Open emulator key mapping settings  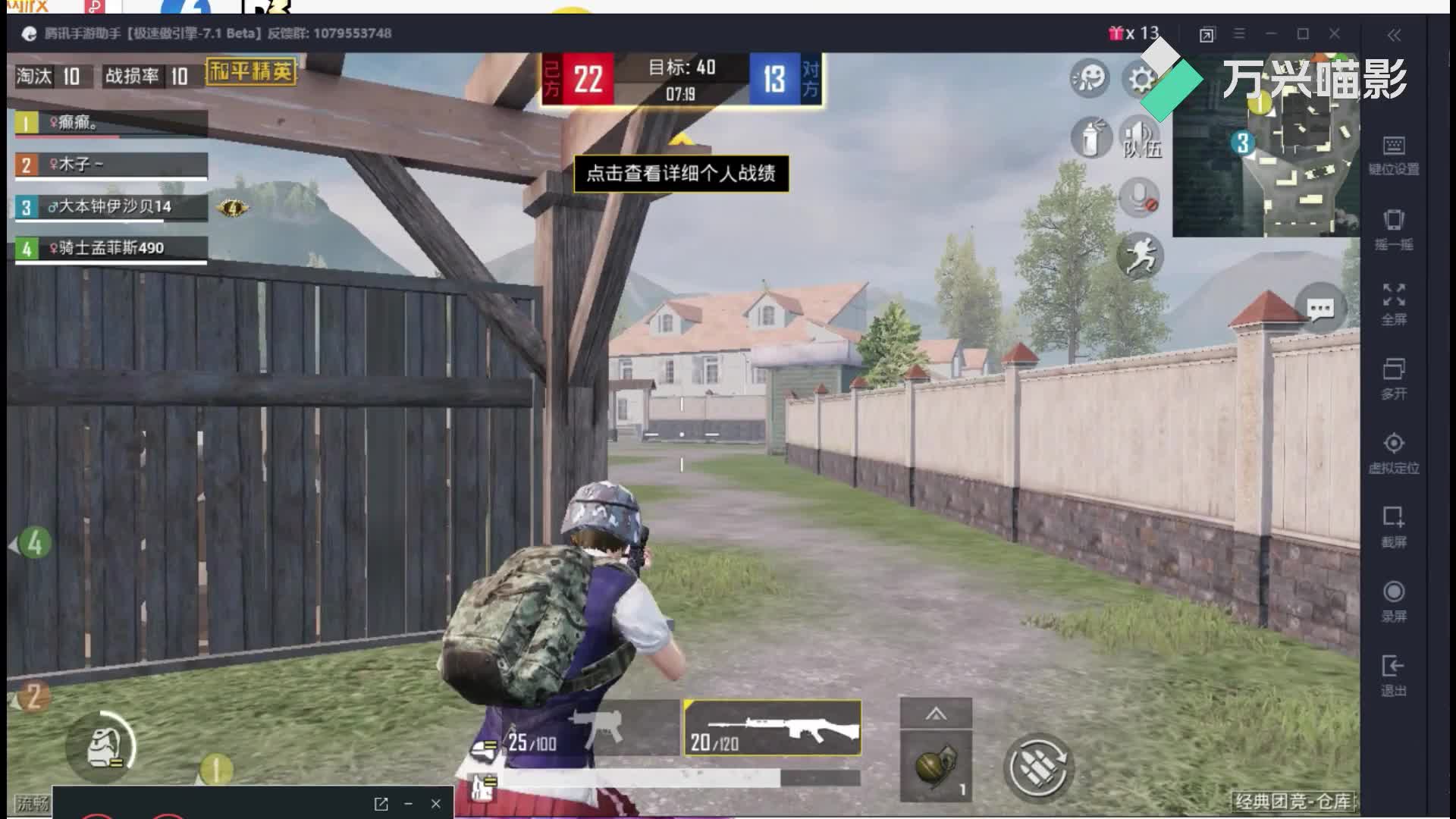click(x=1394, y=155)
